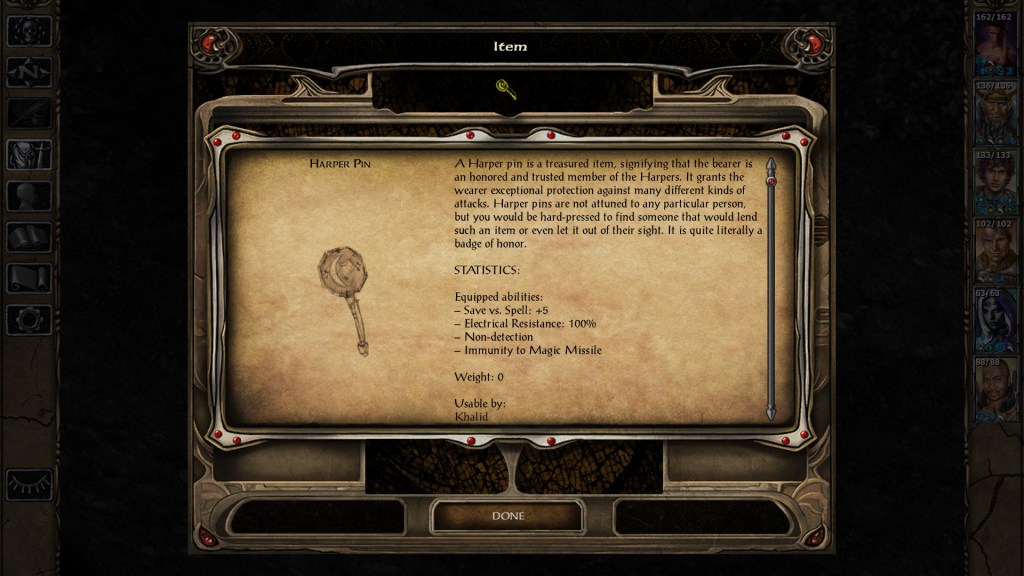
Task: Open the area map from the sidebar
Action: click(29, 71)
